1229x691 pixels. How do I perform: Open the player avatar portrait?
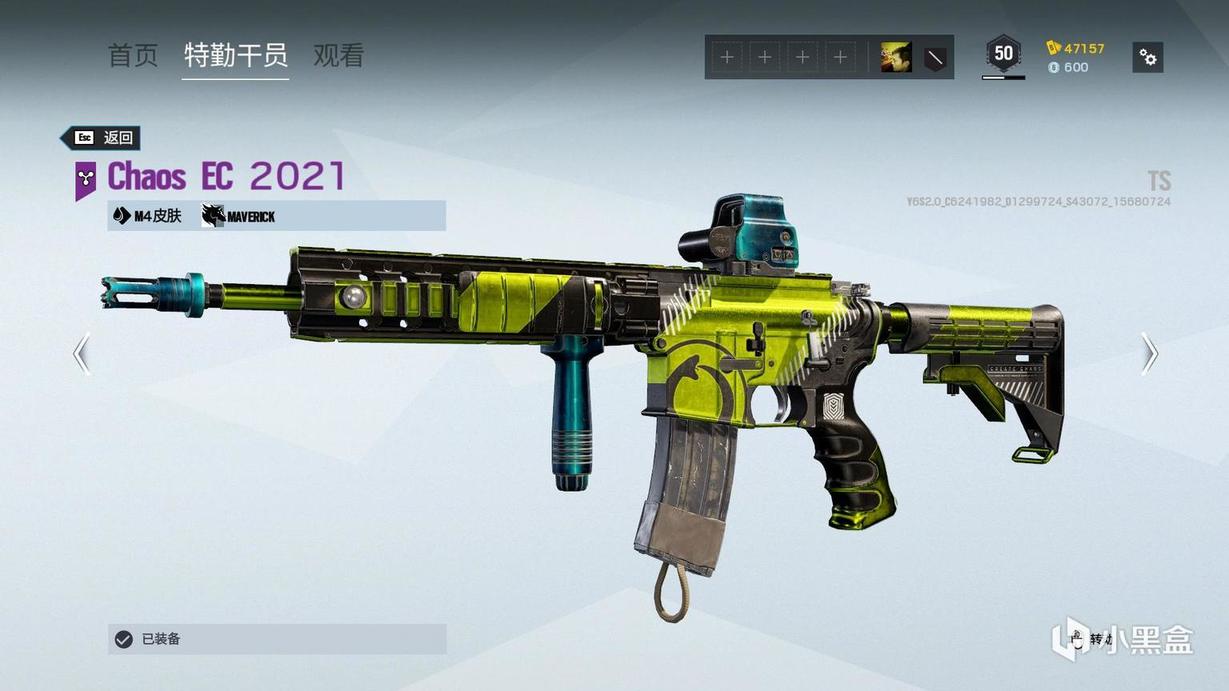click(x=895, y=58)
